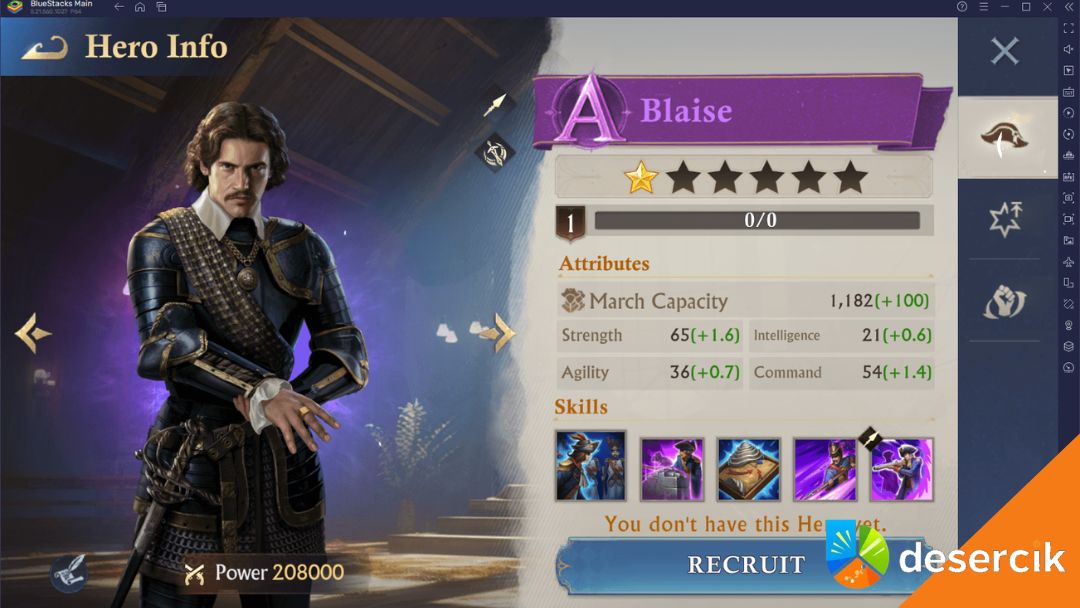
Task: Inspect the map table skill icon
Action: coord(748,469)
